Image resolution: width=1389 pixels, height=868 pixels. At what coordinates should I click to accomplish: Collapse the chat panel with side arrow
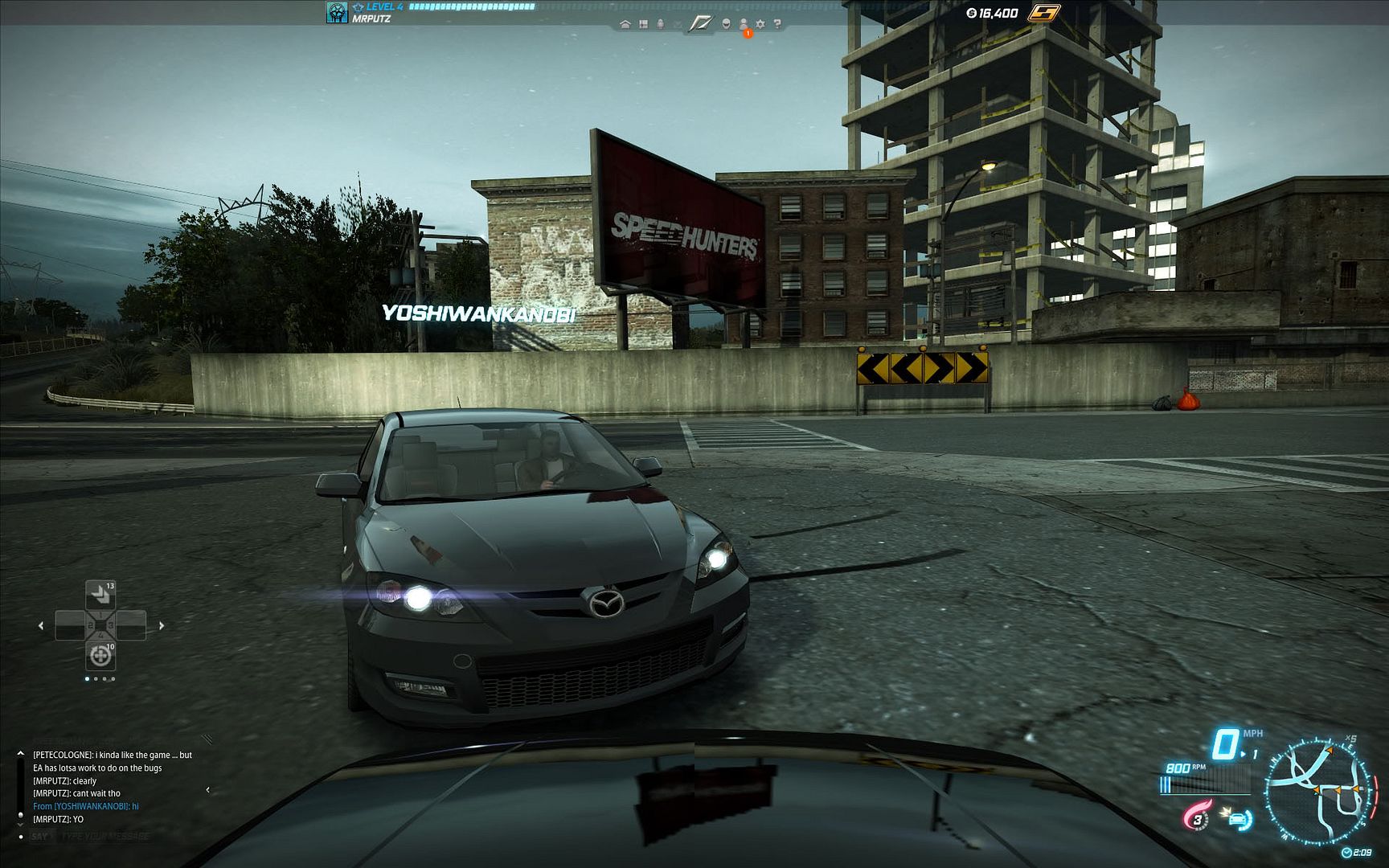click(x=207, y=789)
